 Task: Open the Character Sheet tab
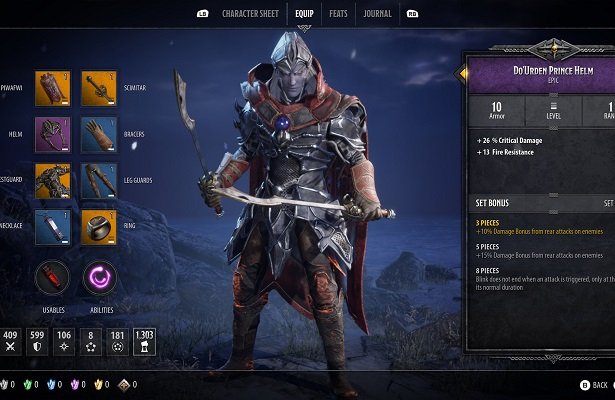tap(251, 13)
